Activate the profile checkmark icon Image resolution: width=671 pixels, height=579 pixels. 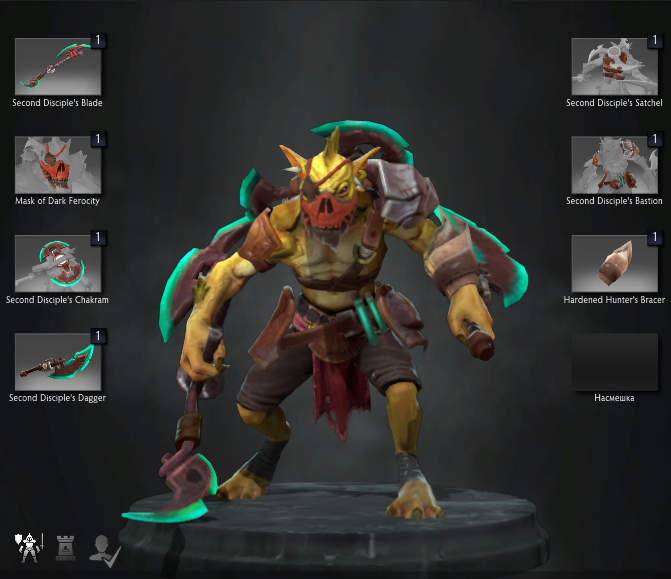[102, 547]
